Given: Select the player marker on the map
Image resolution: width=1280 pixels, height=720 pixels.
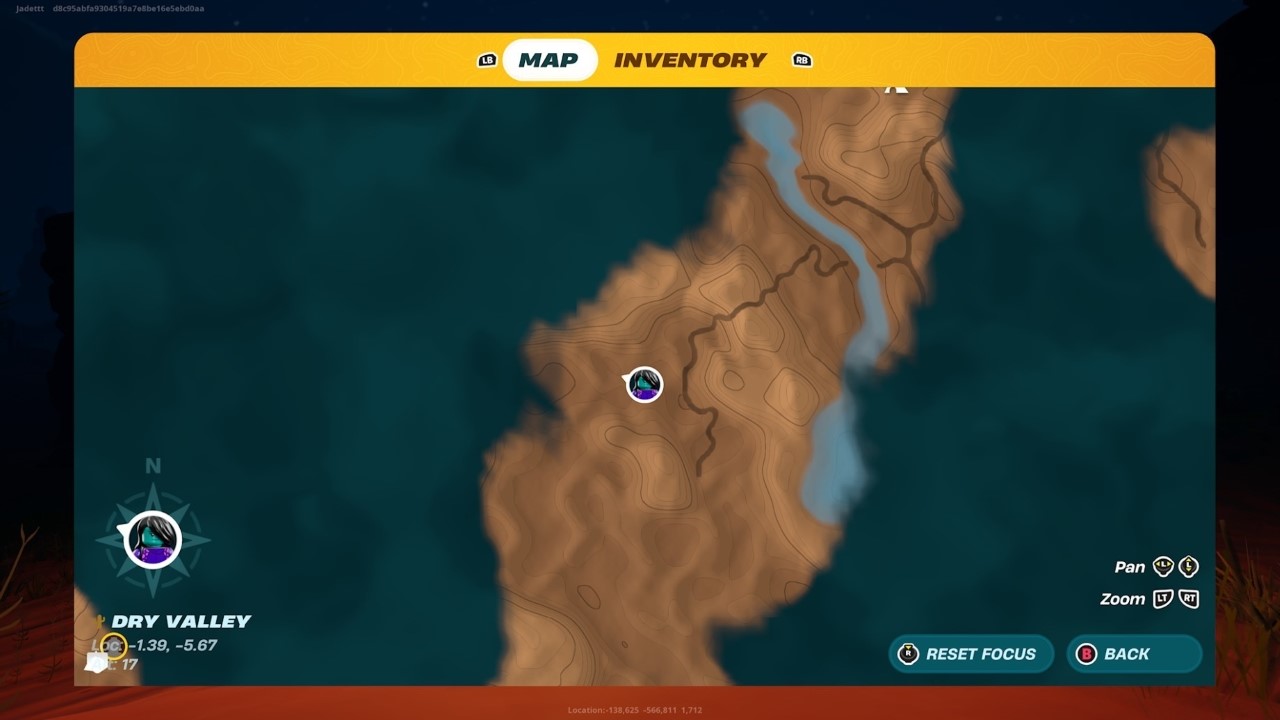Looking at the screenshot, I should pos(642,385).
